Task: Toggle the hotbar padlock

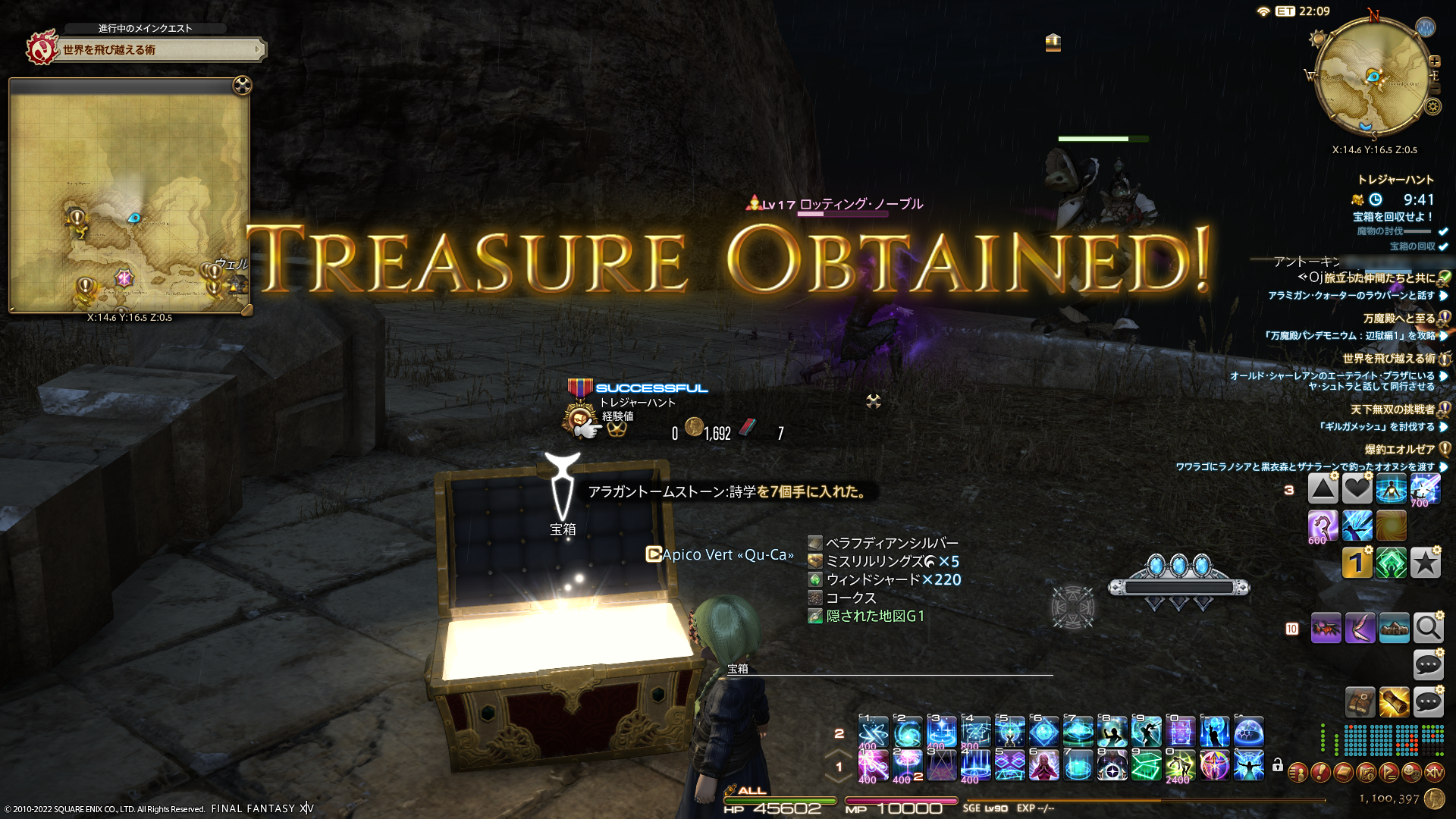Action: point(1278,765)
